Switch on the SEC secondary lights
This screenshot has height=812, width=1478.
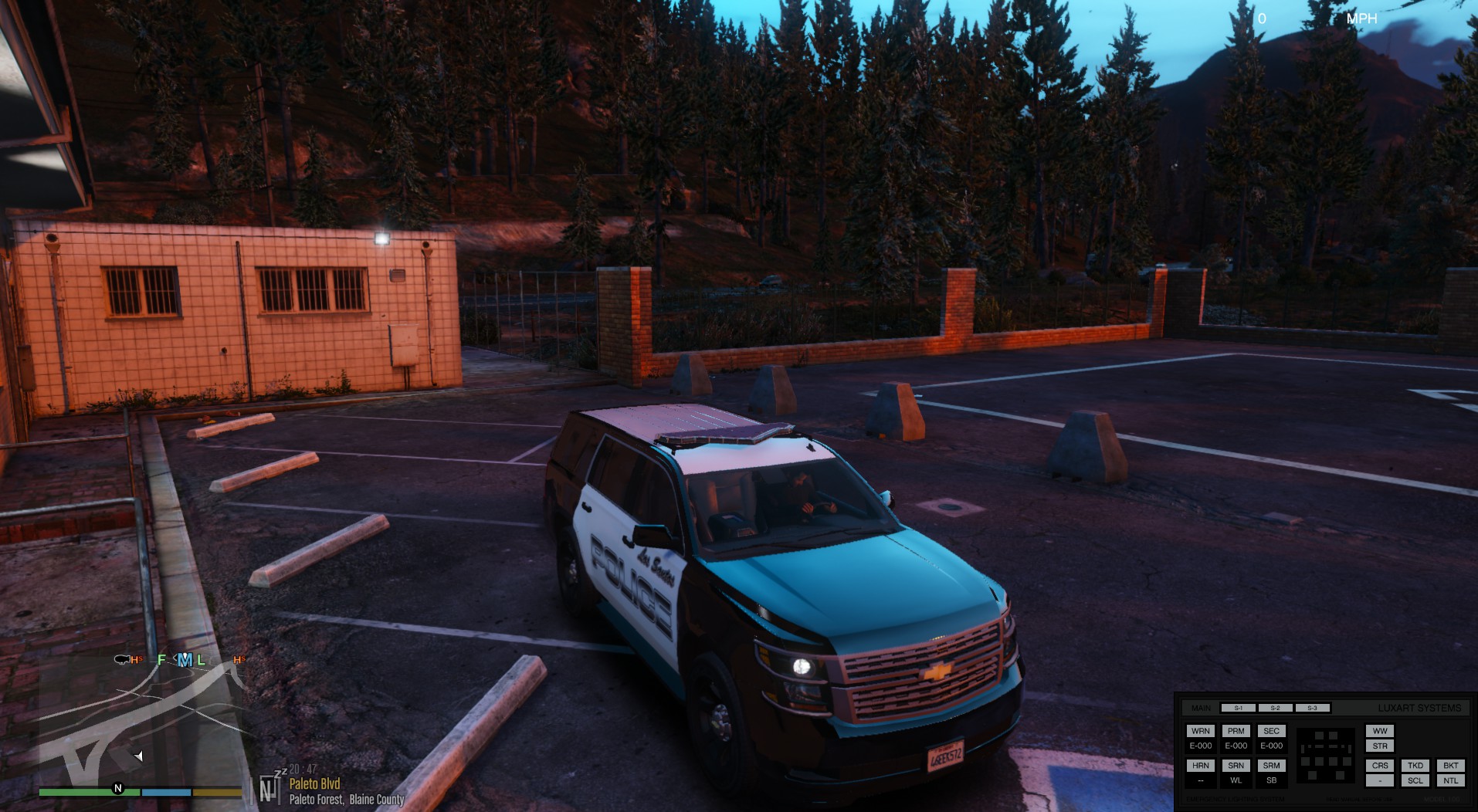click(x=1271, y=731)
